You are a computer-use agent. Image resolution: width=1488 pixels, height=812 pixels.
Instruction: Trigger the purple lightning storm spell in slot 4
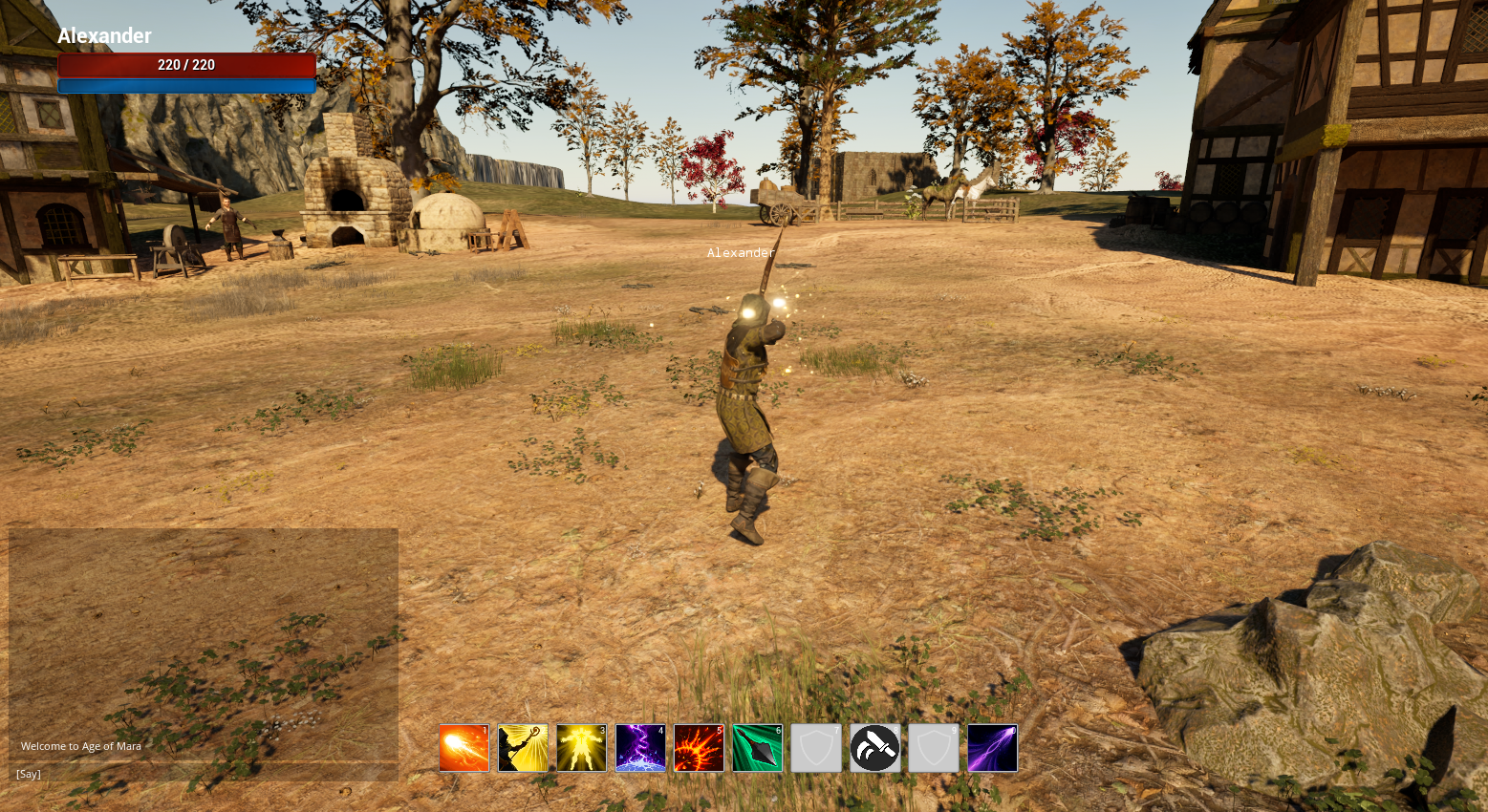(x=640, y=748)
